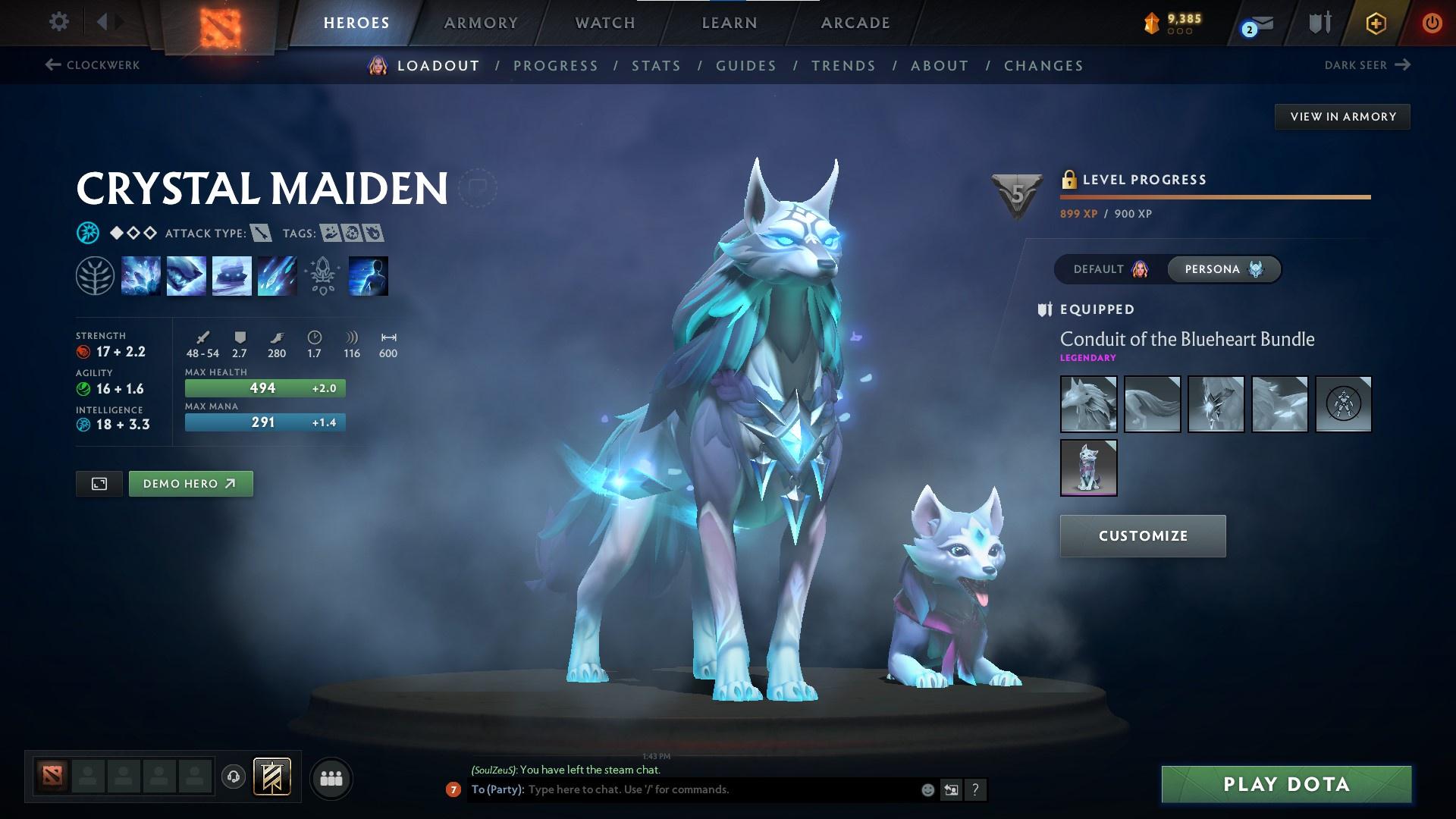Switch to the STATS tab
The height and width of the screenshot is (819, 1456).
click(x=656, y=66)
